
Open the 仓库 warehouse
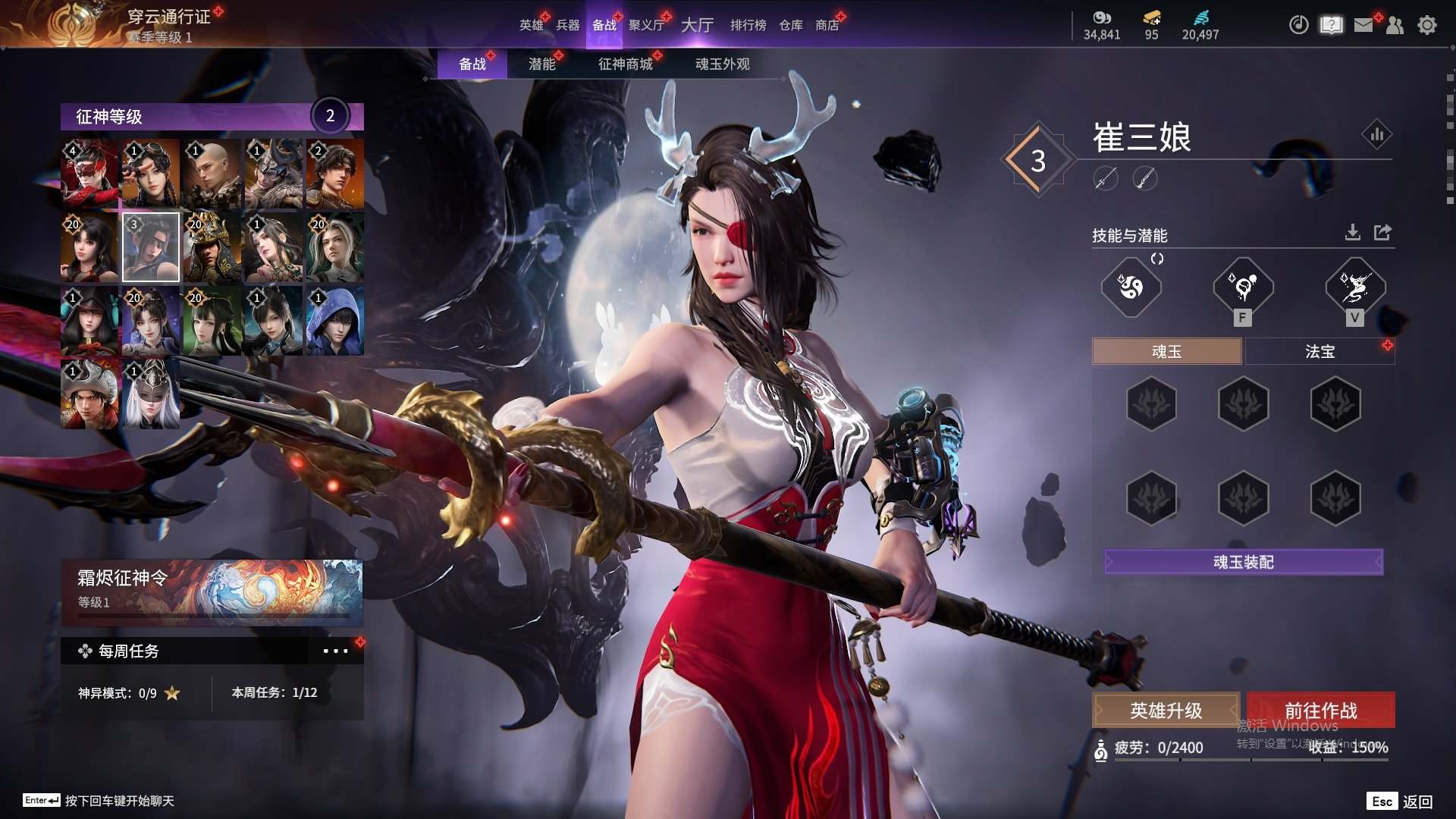point(790,25)
